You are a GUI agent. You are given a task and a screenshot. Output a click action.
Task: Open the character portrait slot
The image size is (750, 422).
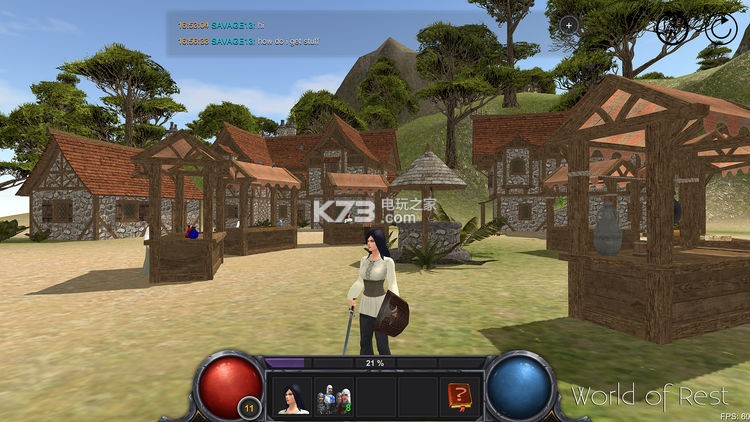point(293,397)
